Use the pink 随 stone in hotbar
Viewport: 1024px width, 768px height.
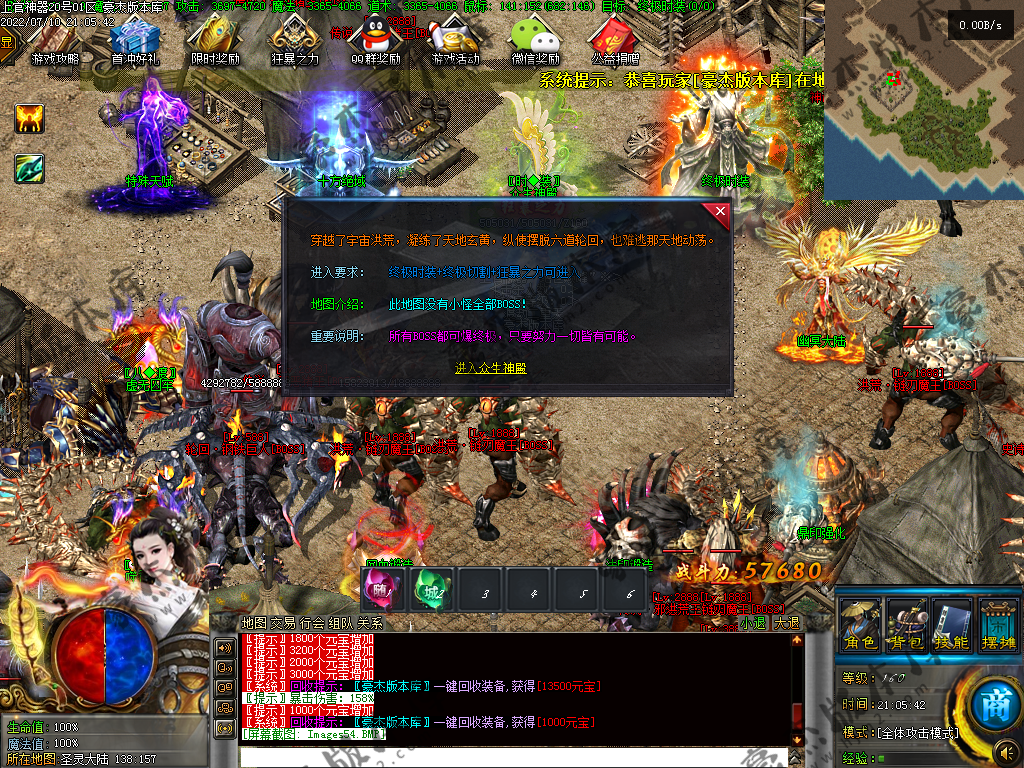[x=382, y=589]
